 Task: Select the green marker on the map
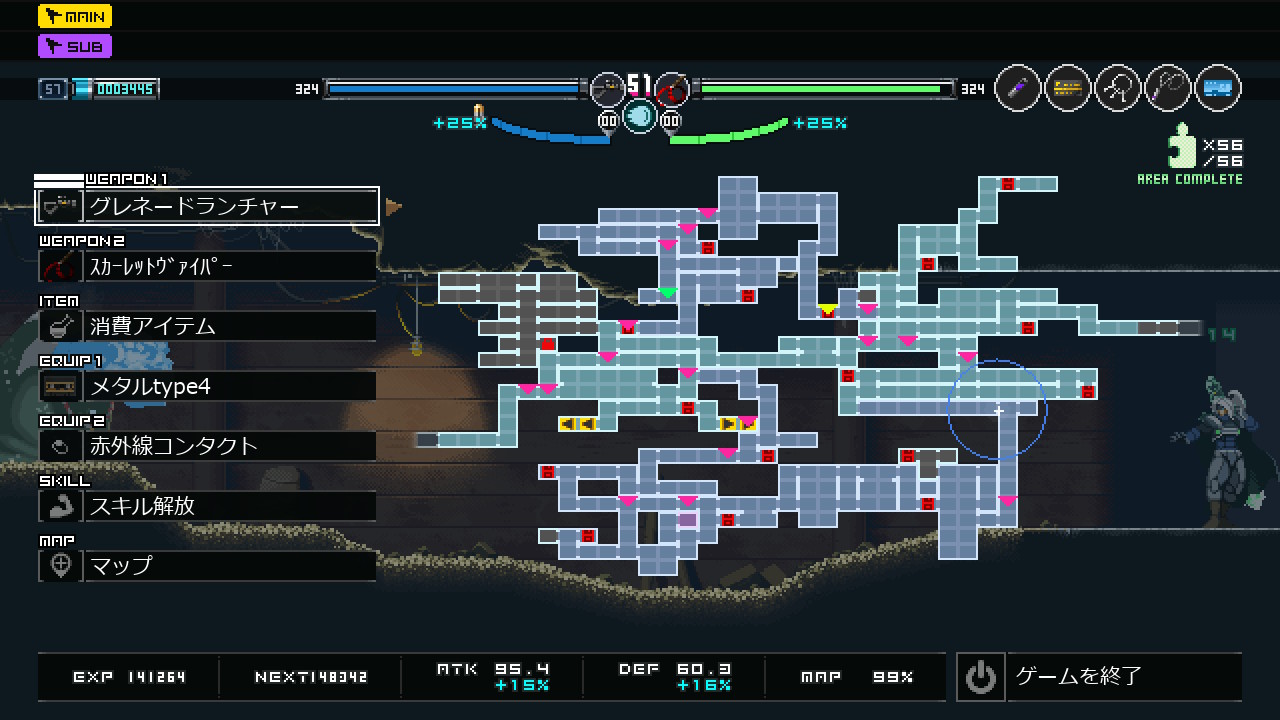(x=667, y=293)
